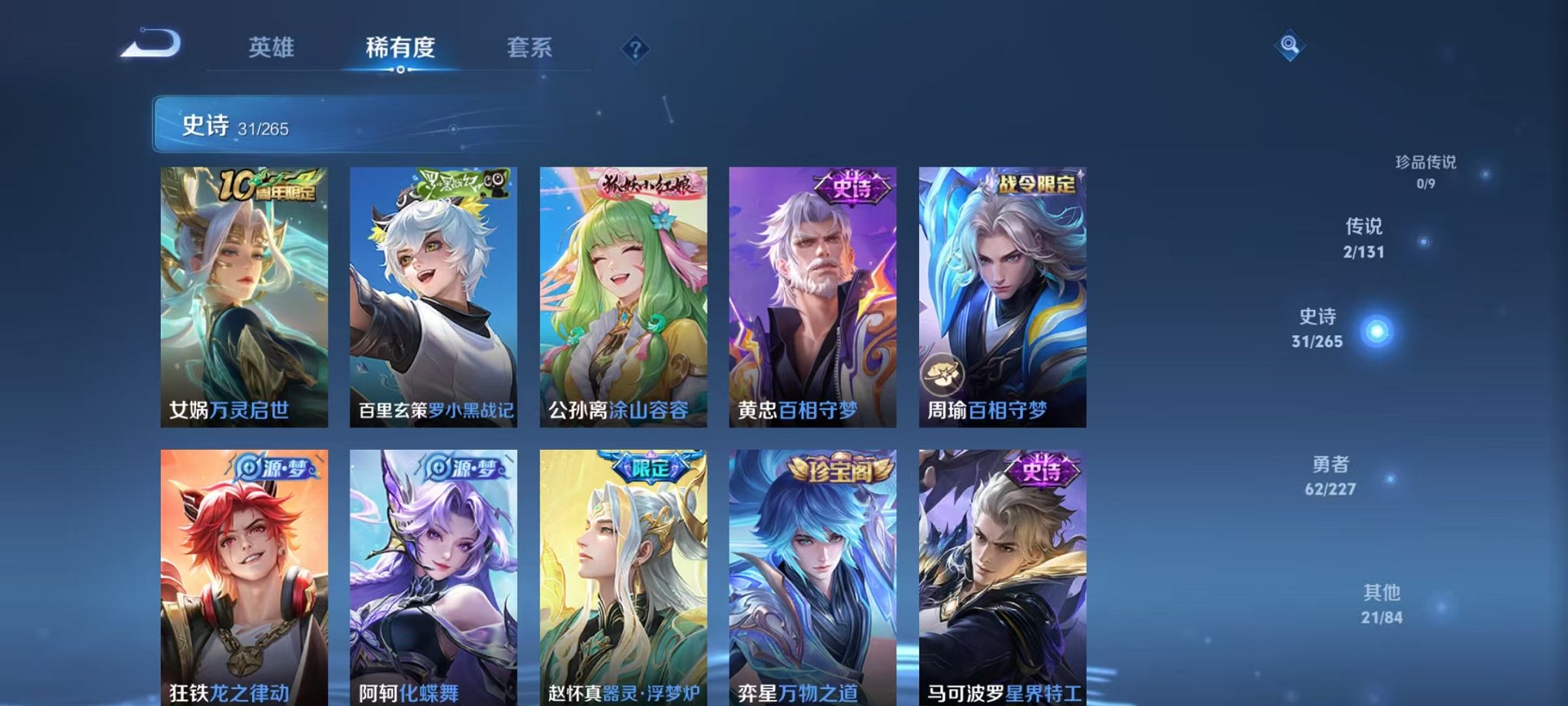Viewport: 1568px width, 706px height.
Task: Switch to the 套系 tab
Action: pyautogui.click(x=535, y=48)
